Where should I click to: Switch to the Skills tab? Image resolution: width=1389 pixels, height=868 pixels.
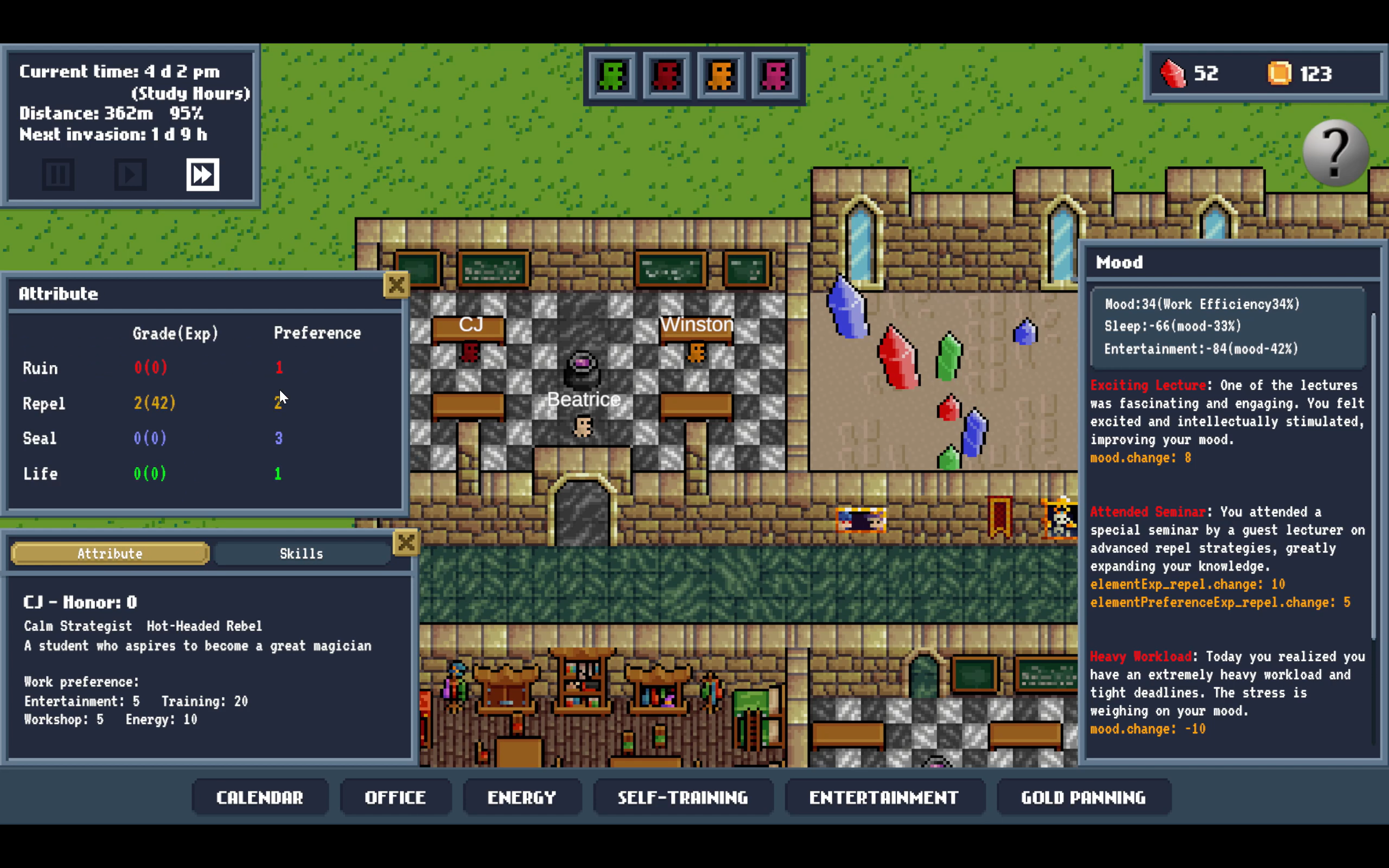coord(301,553)
